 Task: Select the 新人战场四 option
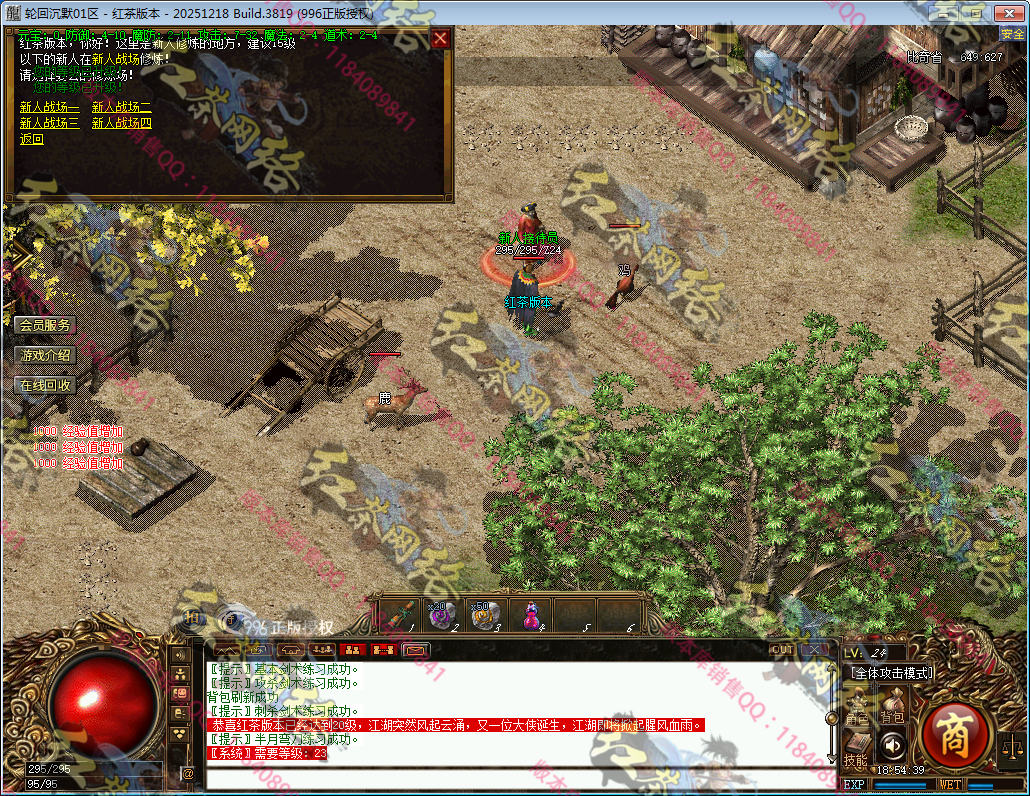[x=121, y=123]
